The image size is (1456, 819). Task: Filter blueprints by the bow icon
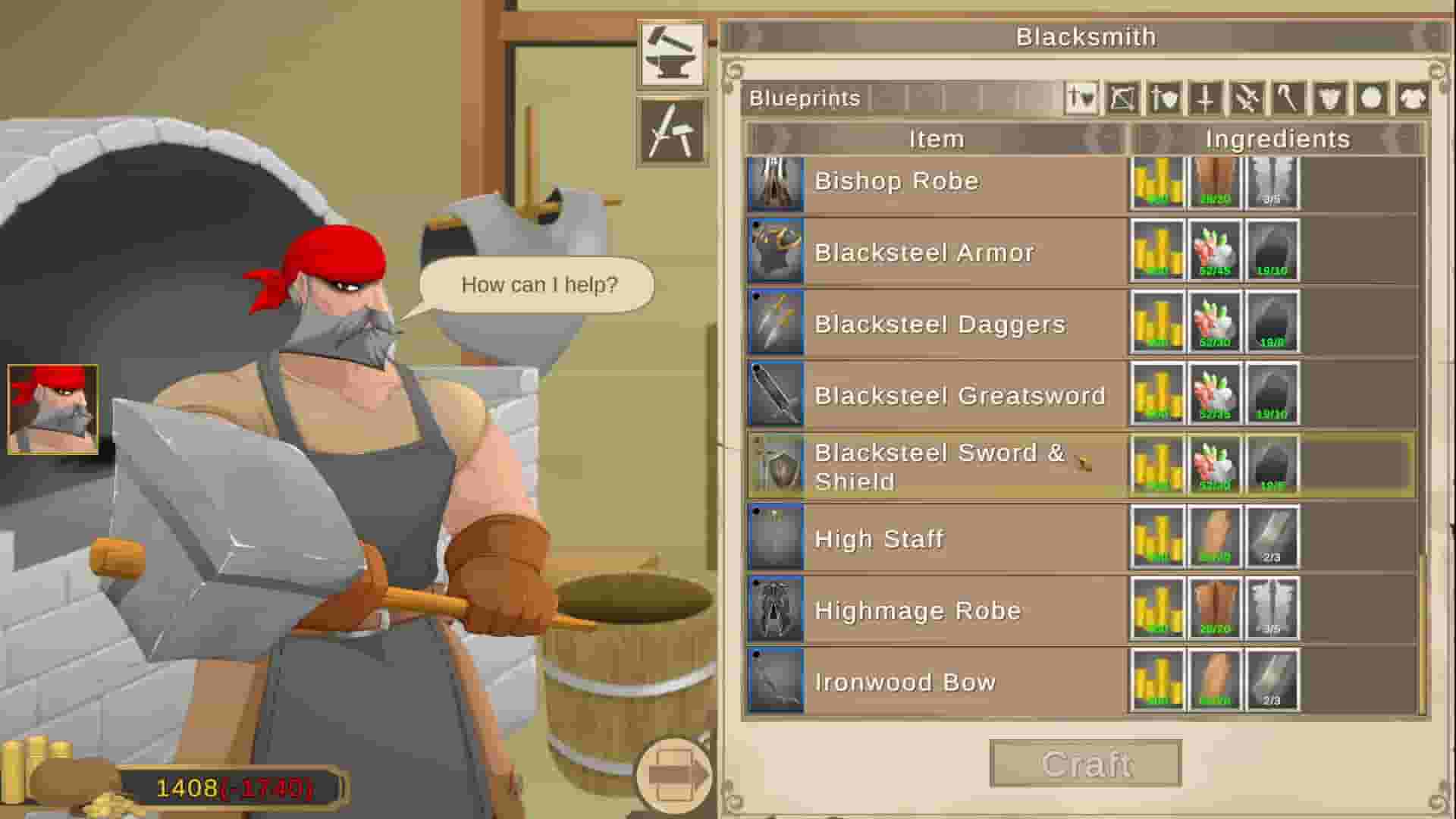(x=1122, y=99)
